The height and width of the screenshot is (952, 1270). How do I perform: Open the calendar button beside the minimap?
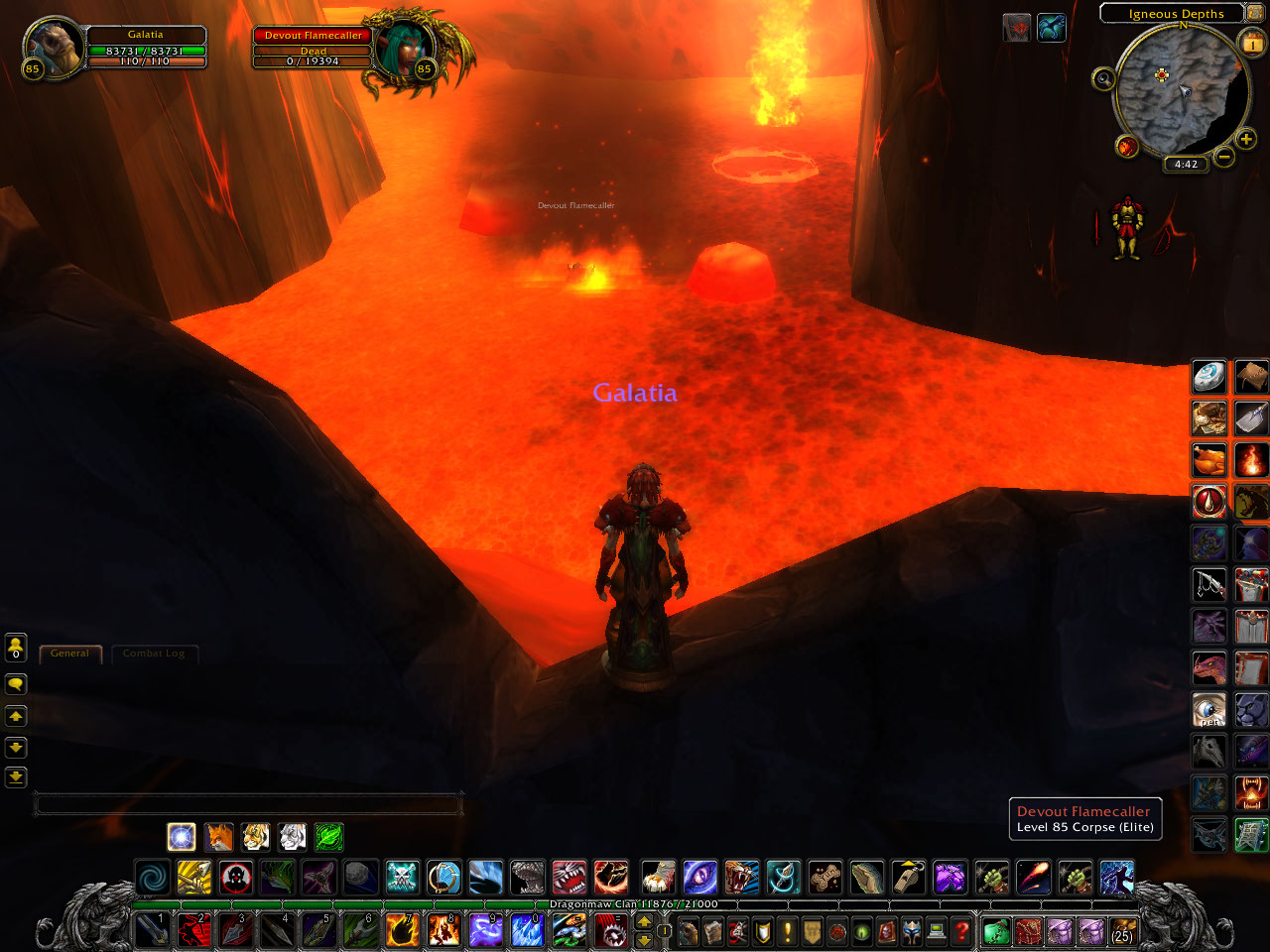pyautogui.click(x=1252, y=43)
